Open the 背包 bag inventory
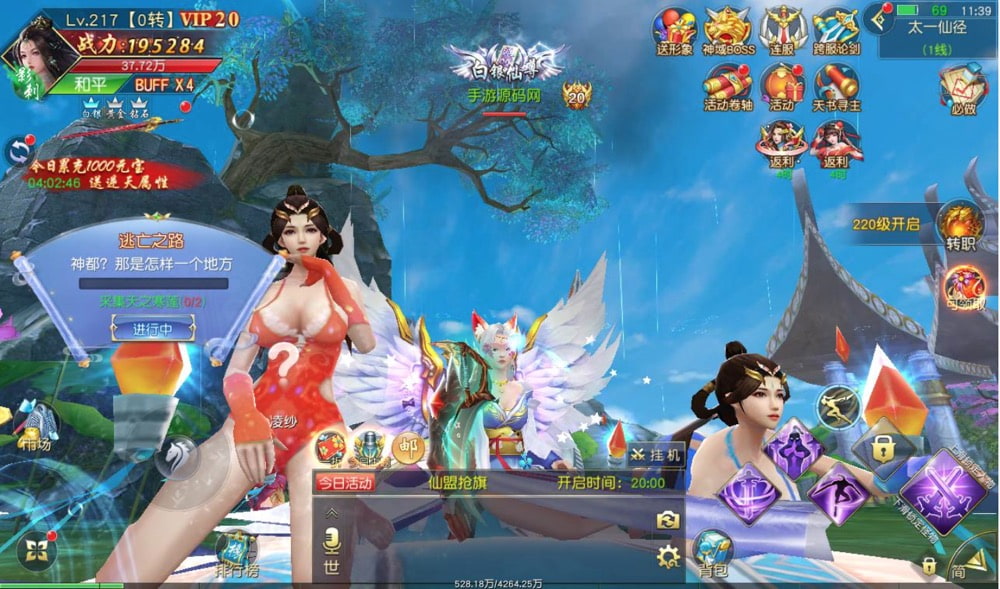1000x589 pixels. pos(713,553)
